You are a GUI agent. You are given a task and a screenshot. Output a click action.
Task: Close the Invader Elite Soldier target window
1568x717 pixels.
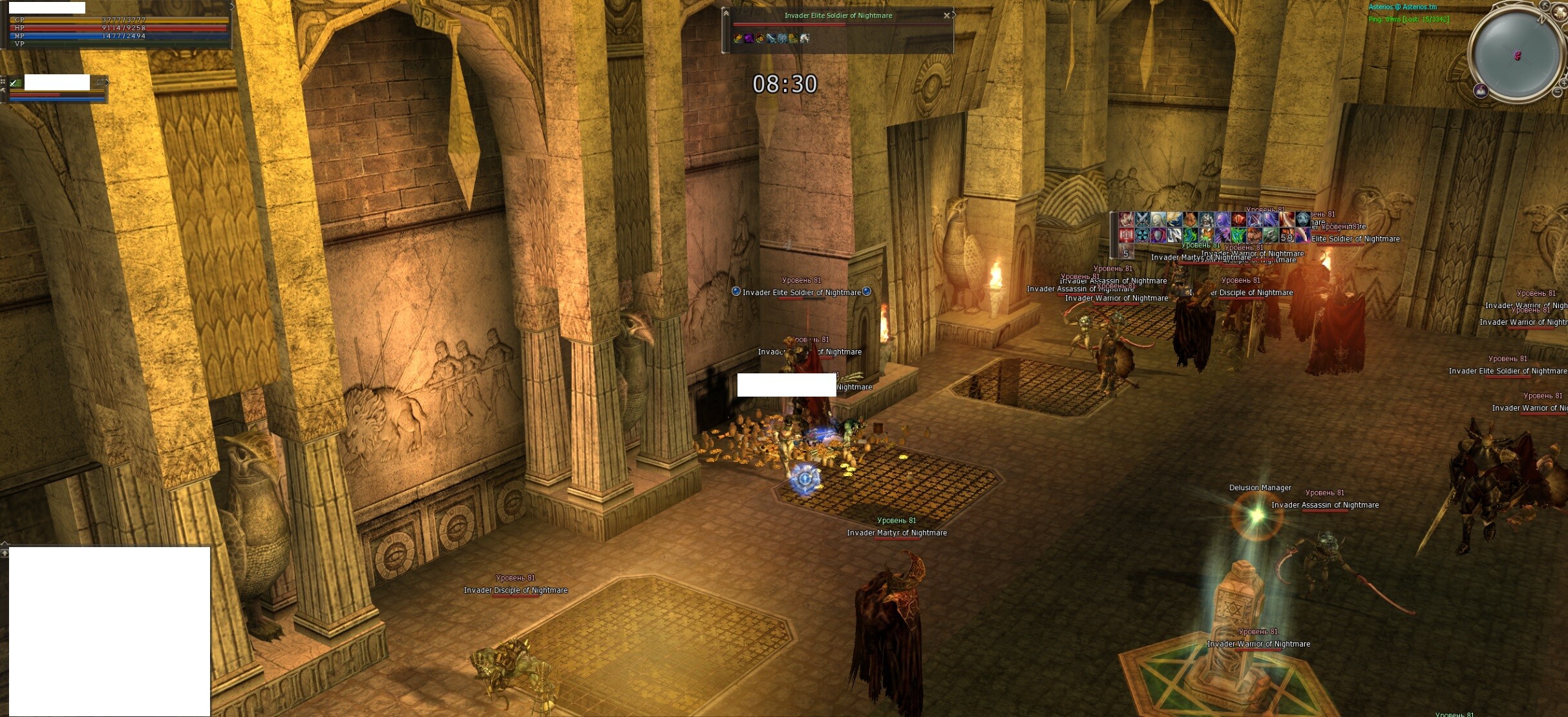[x=947, y=16]
